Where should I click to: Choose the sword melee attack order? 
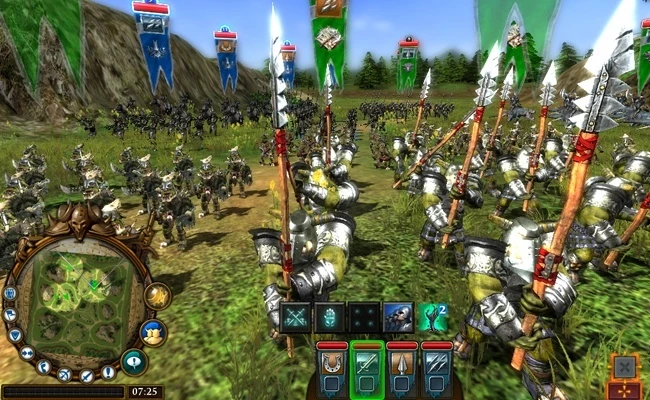coord(87,375)
